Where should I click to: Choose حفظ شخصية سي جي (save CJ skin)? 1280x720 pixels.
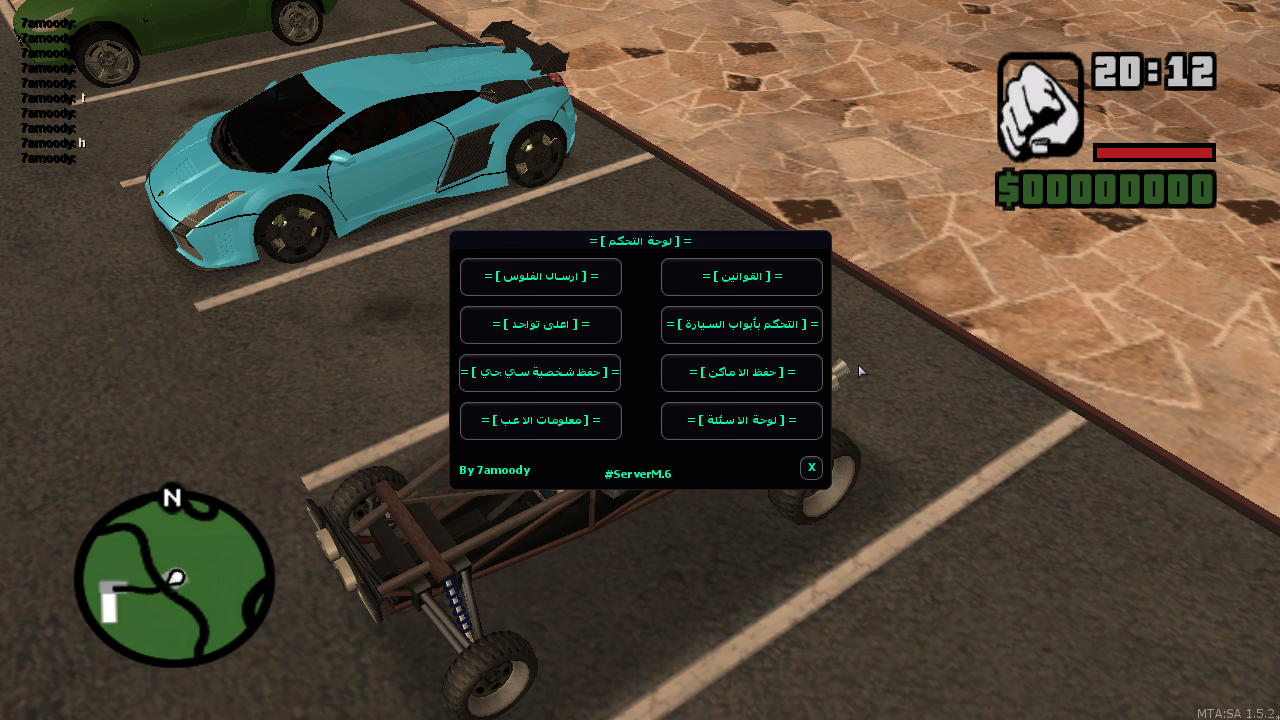click(x=540, y=373)
